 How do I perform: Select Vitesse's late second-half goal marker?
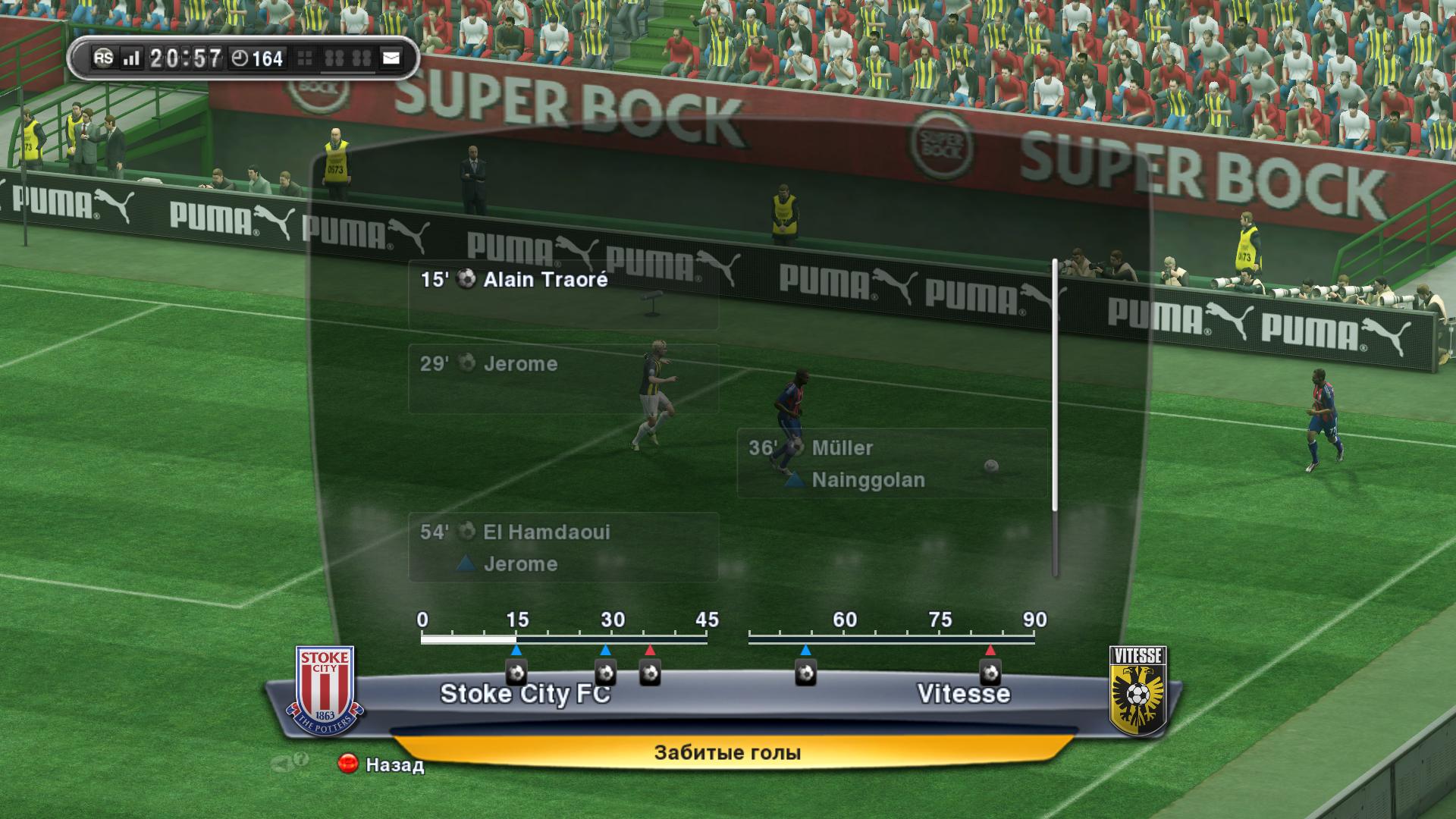[x=990, y=672]
